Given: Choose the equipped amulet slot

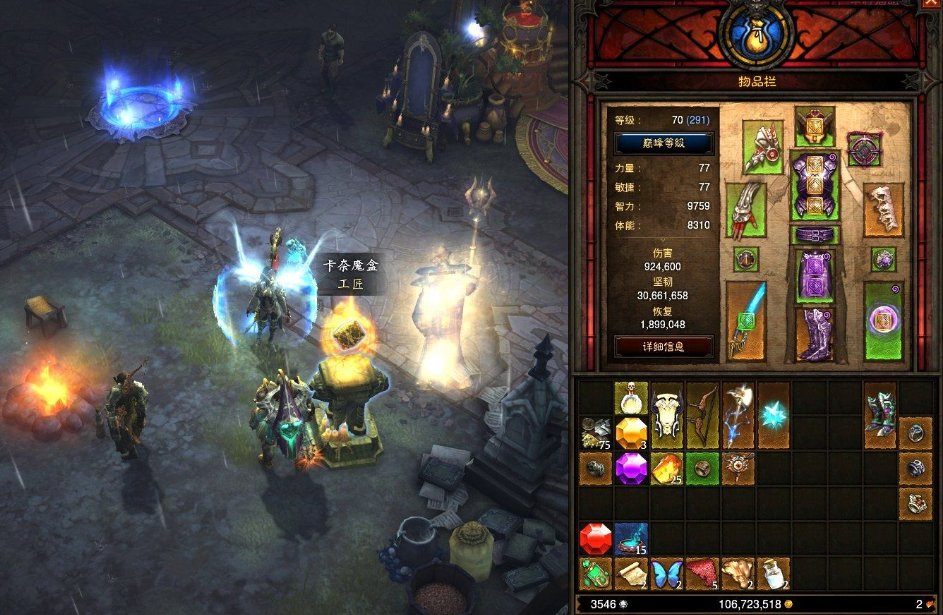Looking at the screenshot, I should 864,149.
